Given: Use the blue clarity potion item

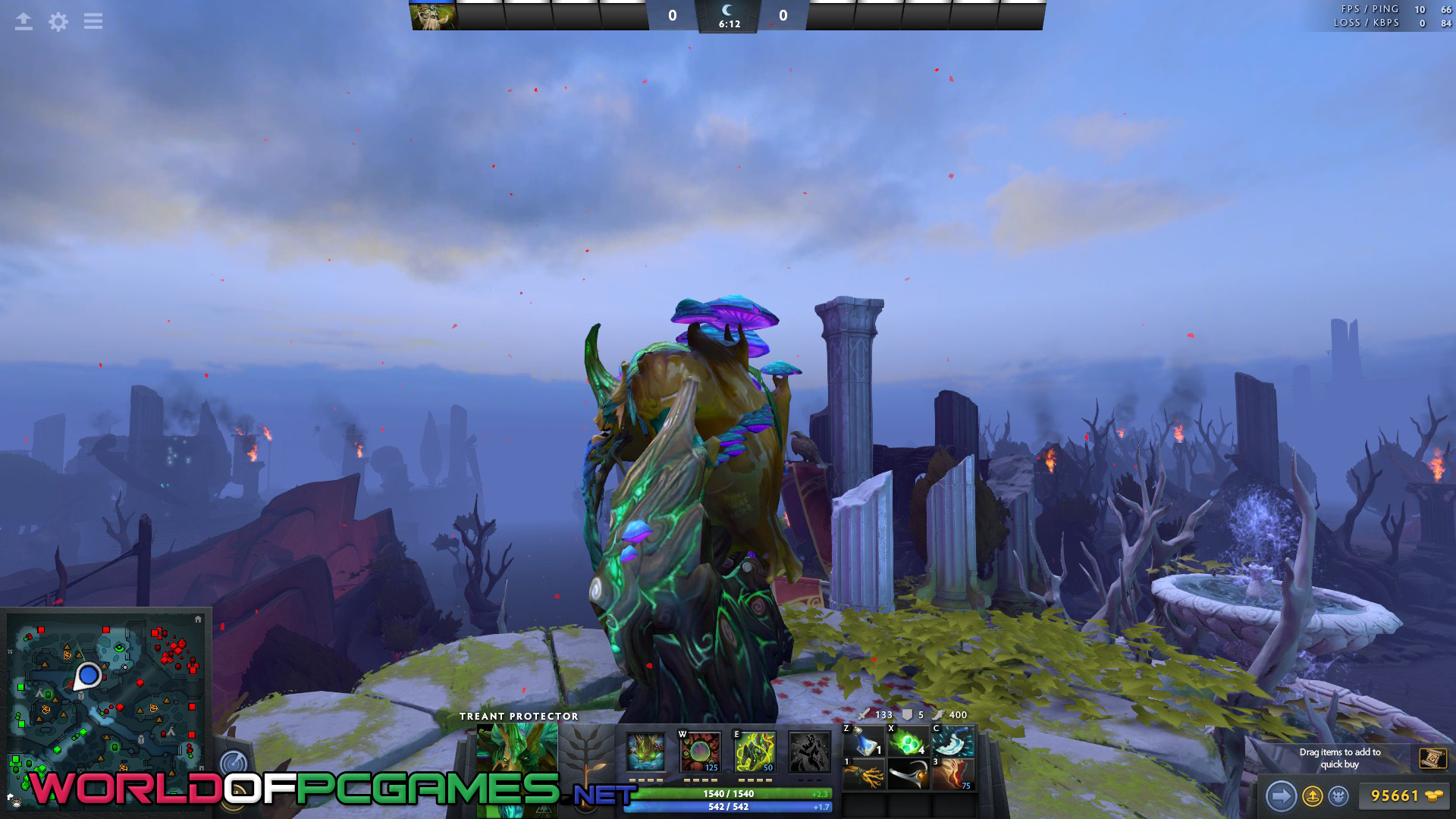Looking at the screenshot, I should click(x=864, y=740).
